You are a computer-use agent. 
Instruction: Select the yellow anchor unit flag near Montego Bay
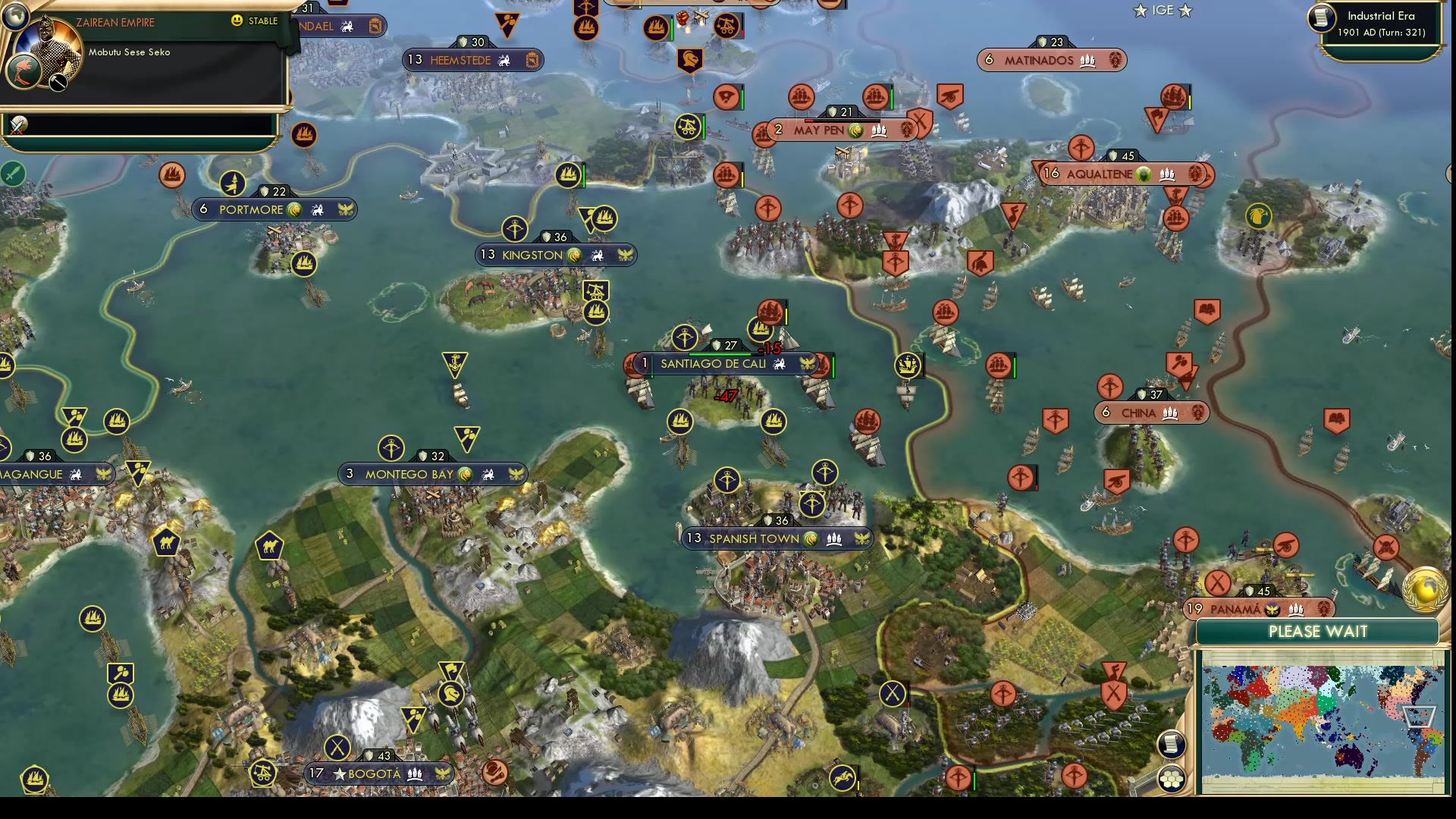click(453, 360)
